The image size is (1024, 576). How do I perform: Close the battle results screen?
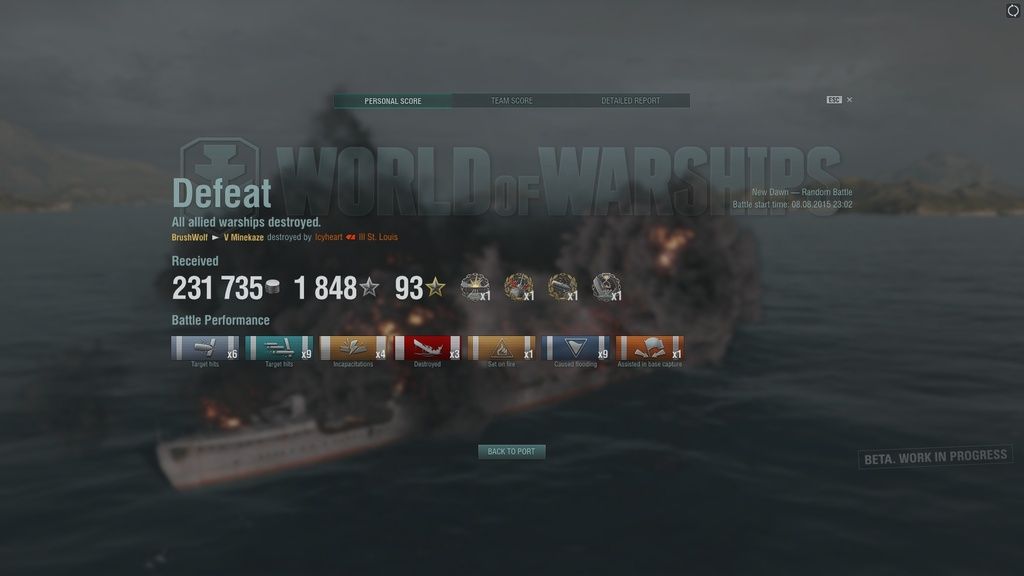(849, 100)
